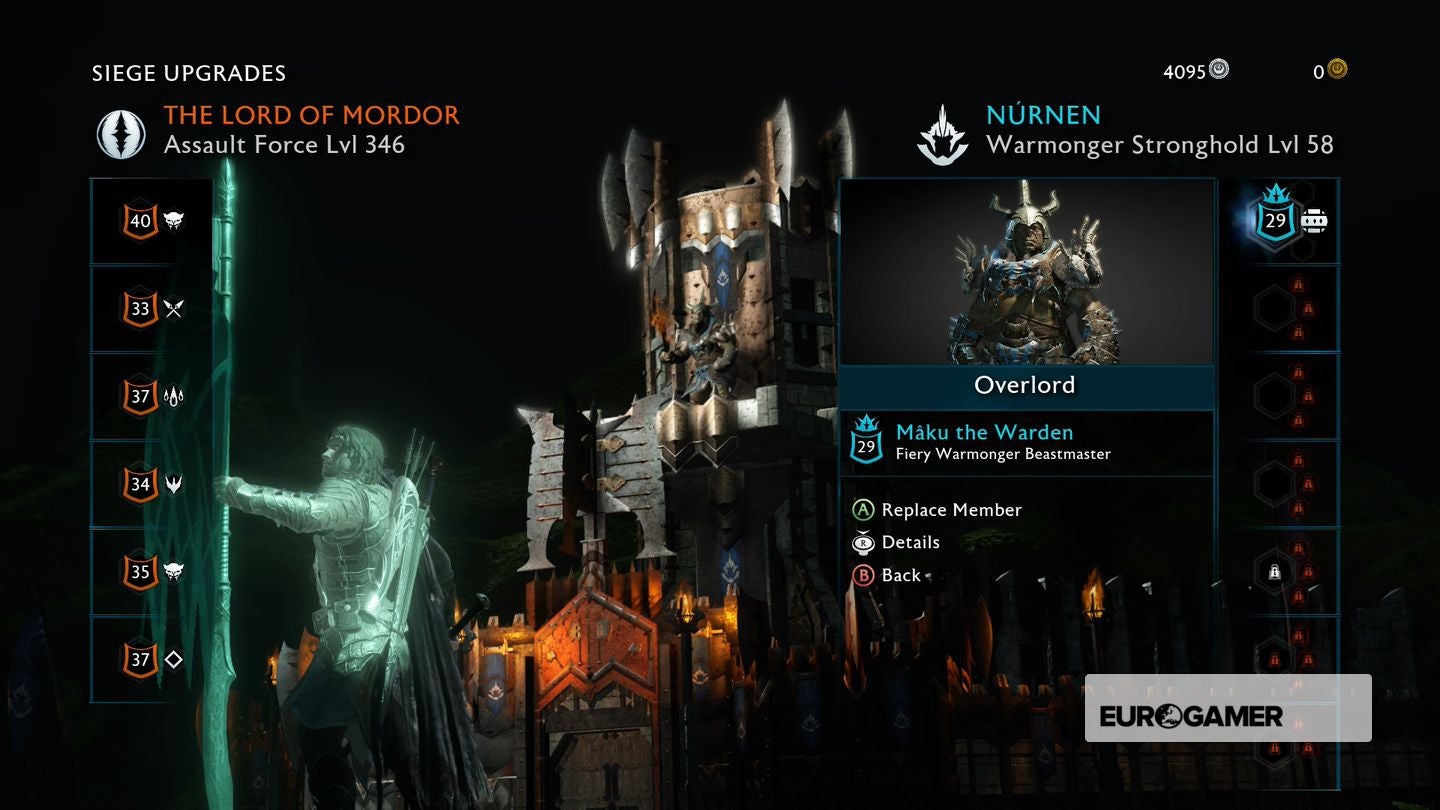Click the Mâku the Warden name link
The height and width of the screenshot is (810, 1440).
point(984,432)
